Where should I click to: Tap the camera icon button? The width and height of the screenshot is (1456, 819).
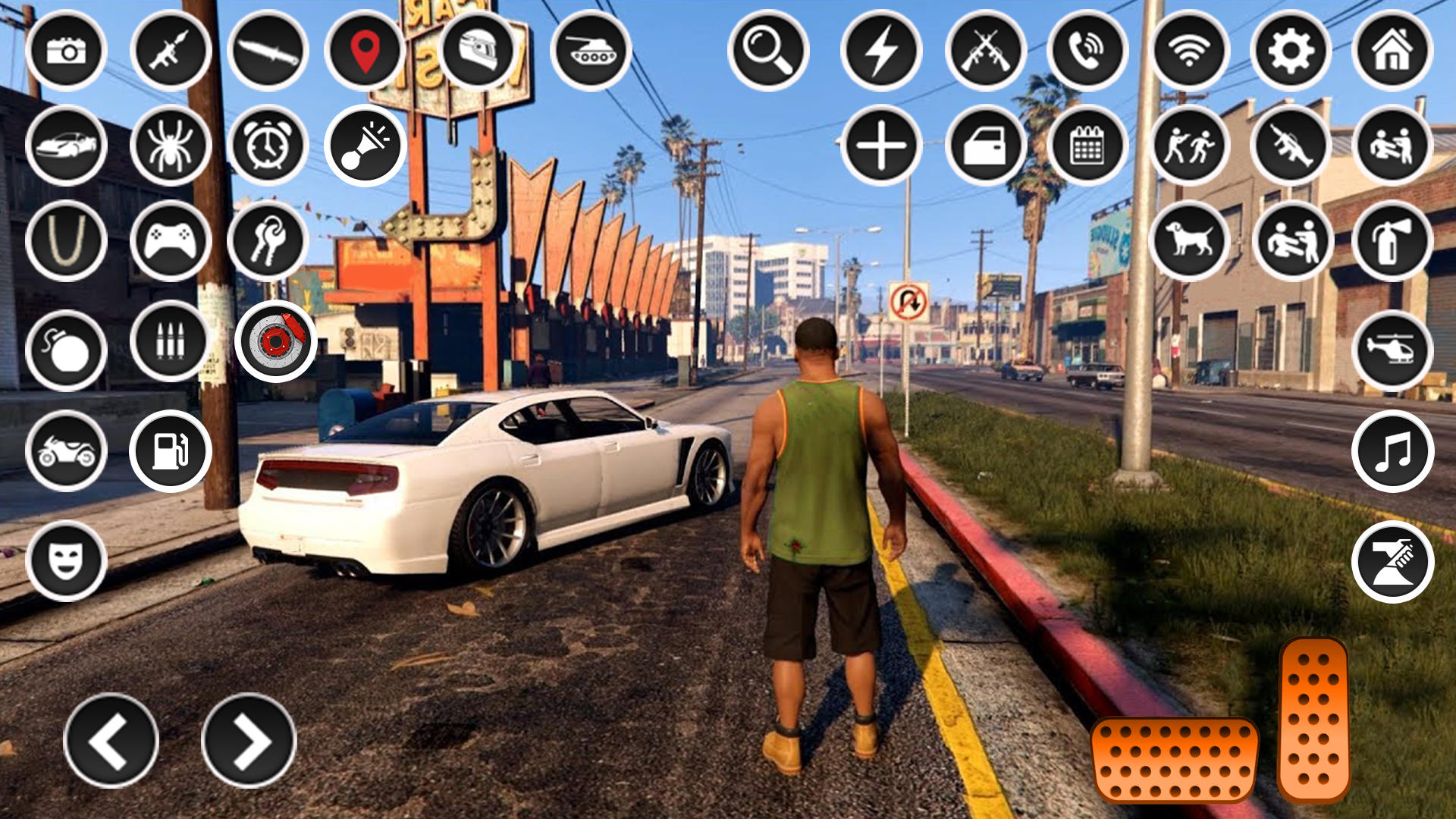(66, 51)
